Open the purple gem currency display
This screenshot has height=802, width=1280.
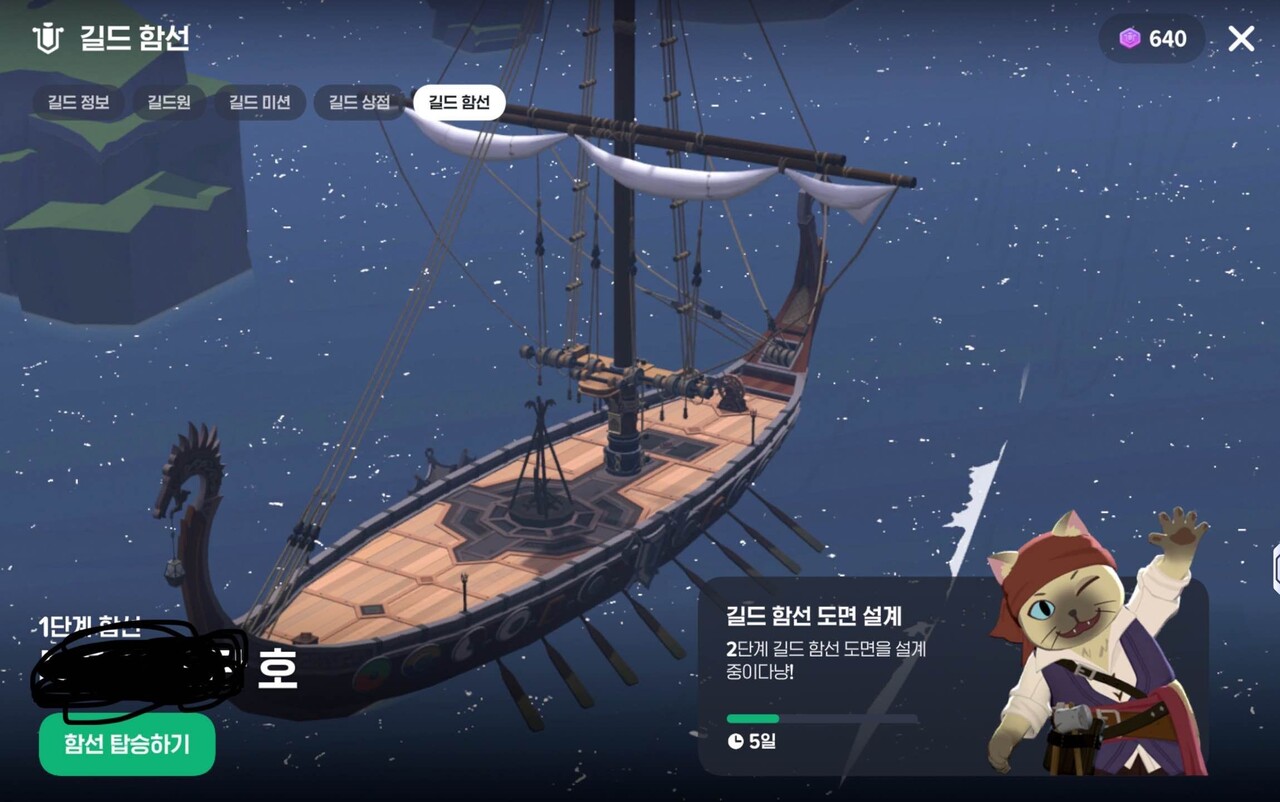point(1150,40)
